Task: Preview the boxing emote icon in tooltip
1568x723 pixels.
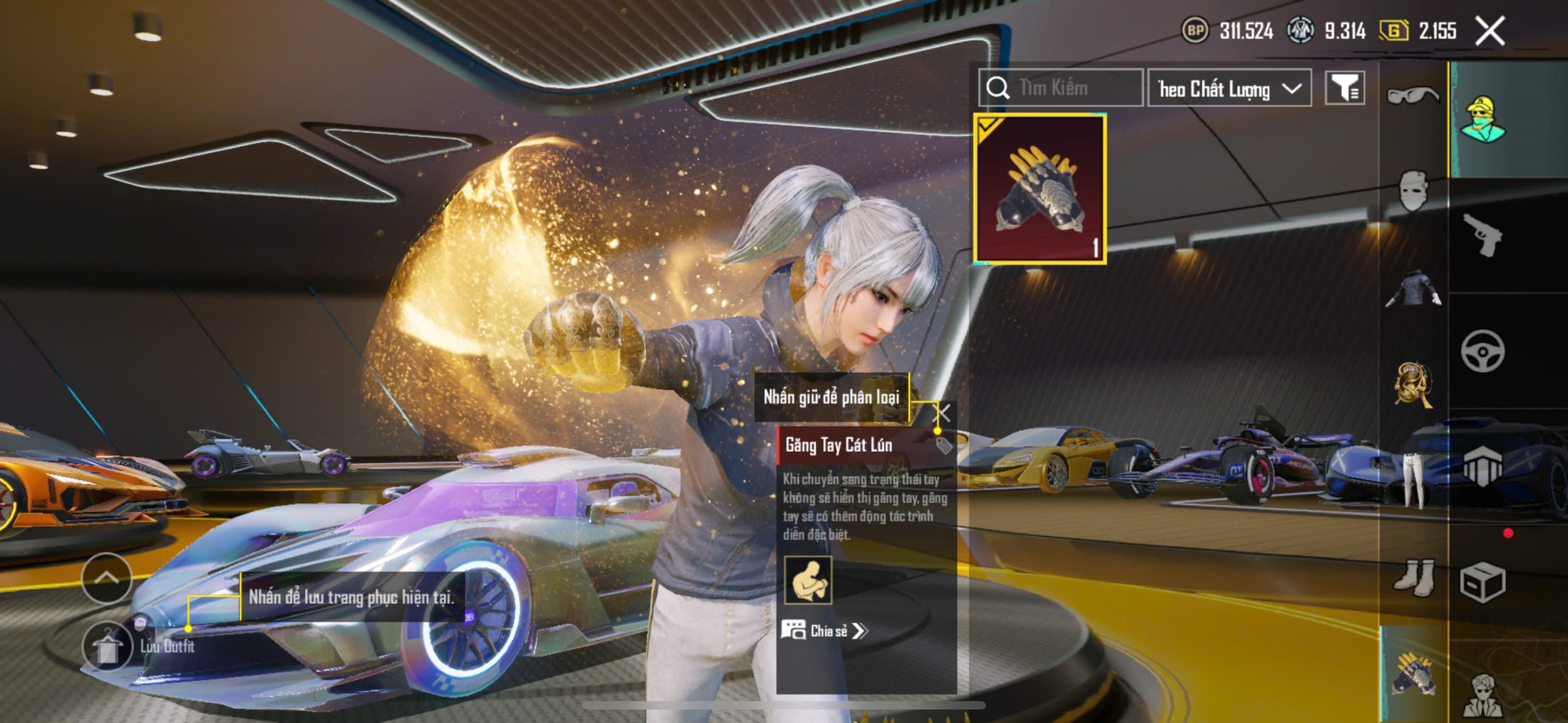Action: pos(809,580)
